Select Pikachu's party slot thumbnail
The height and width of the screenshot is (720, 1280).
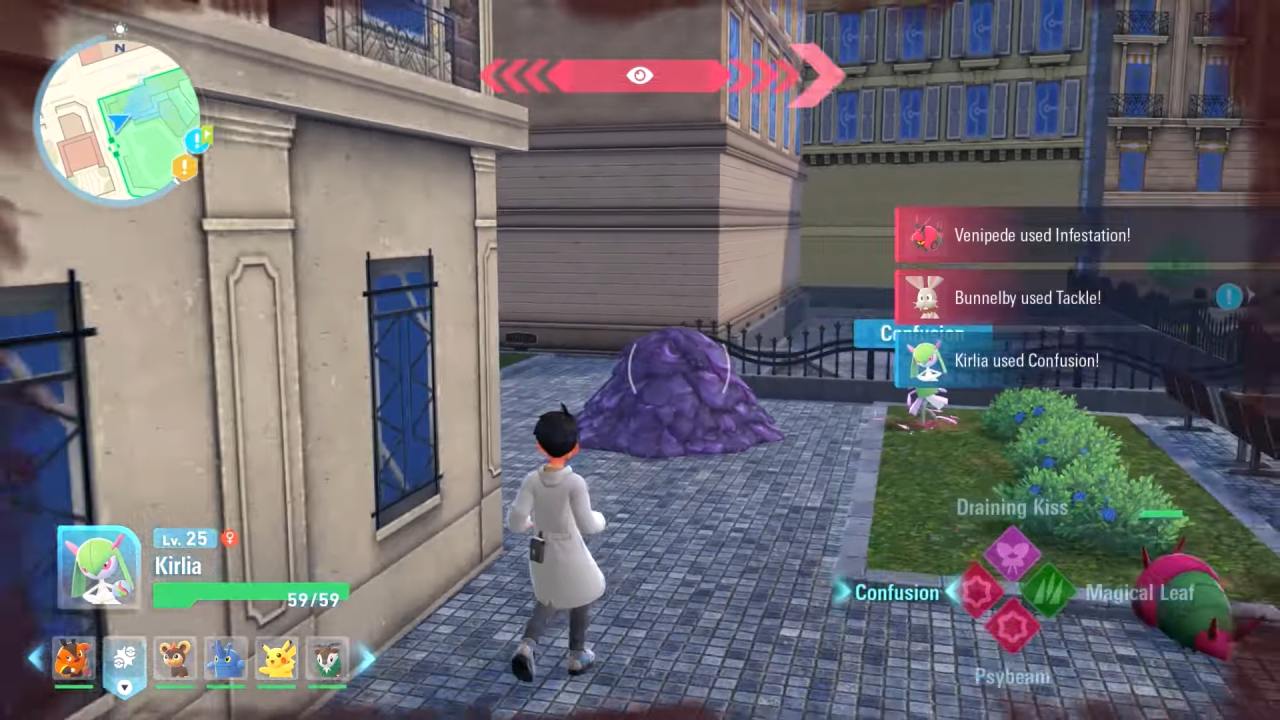point(278,660)
